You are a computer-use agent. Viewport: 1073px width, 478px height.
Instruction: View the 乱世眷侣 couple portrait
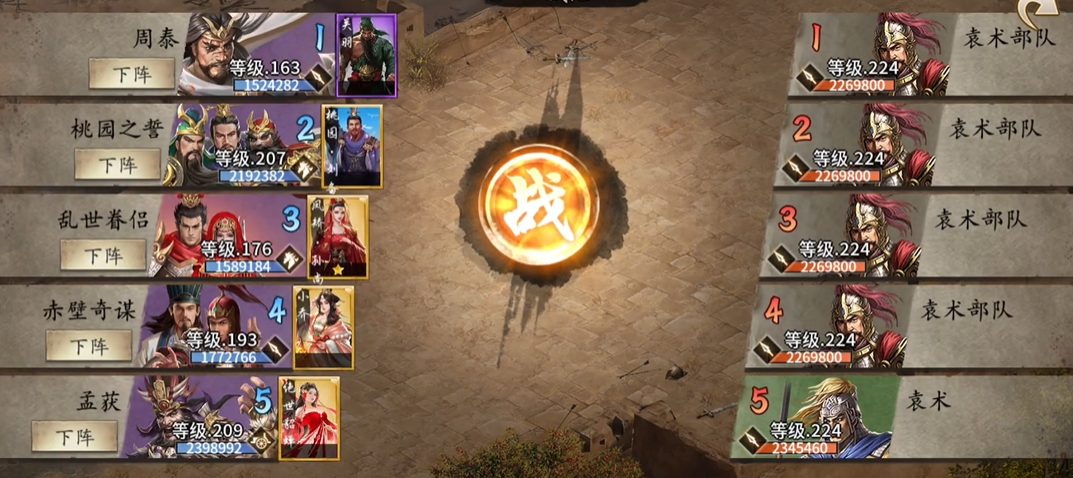pyautogui.click(x=205, y=232)
